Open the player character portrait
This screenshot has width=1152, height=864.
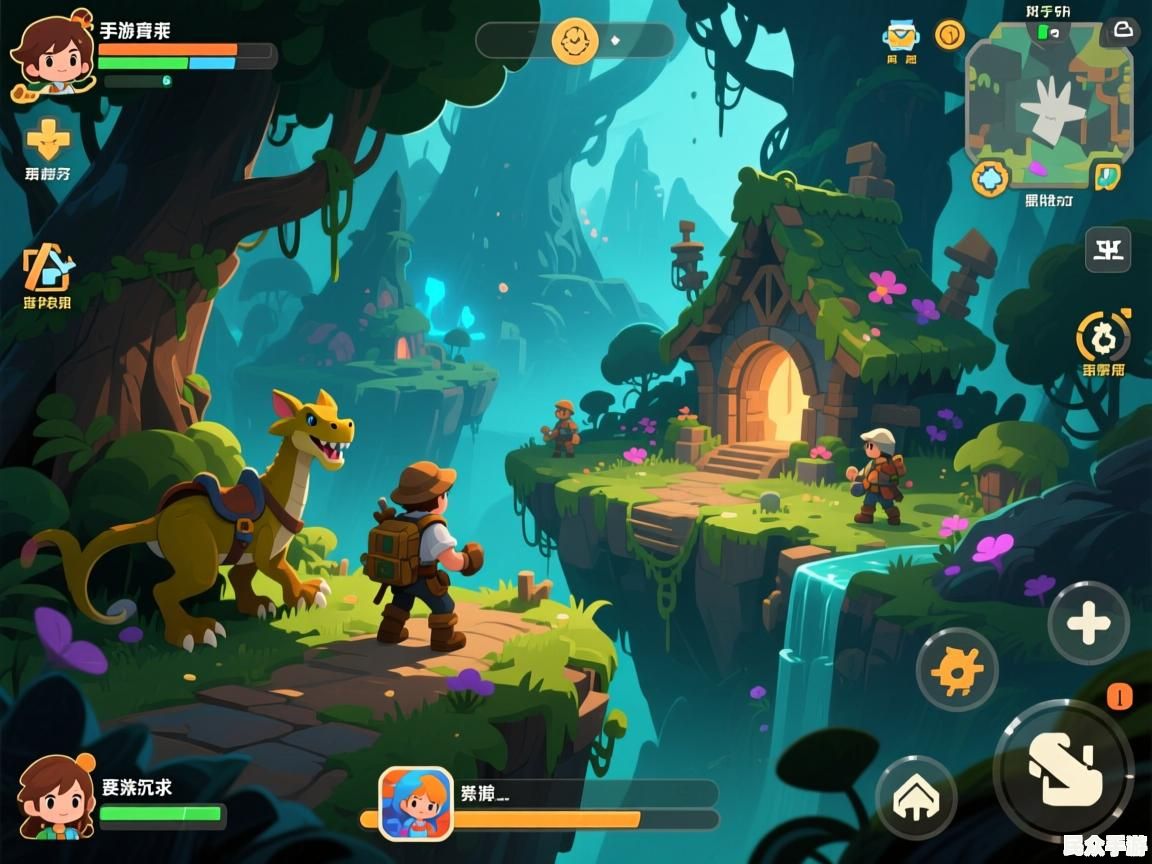click(50, 54)
